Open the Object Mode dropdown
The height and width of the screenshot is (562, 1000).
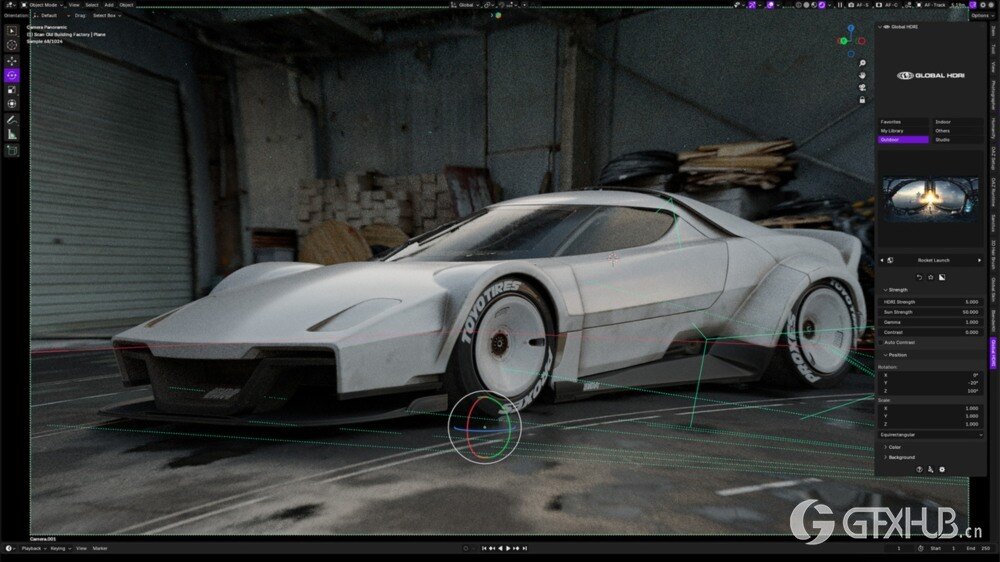(x=42, y=5)
